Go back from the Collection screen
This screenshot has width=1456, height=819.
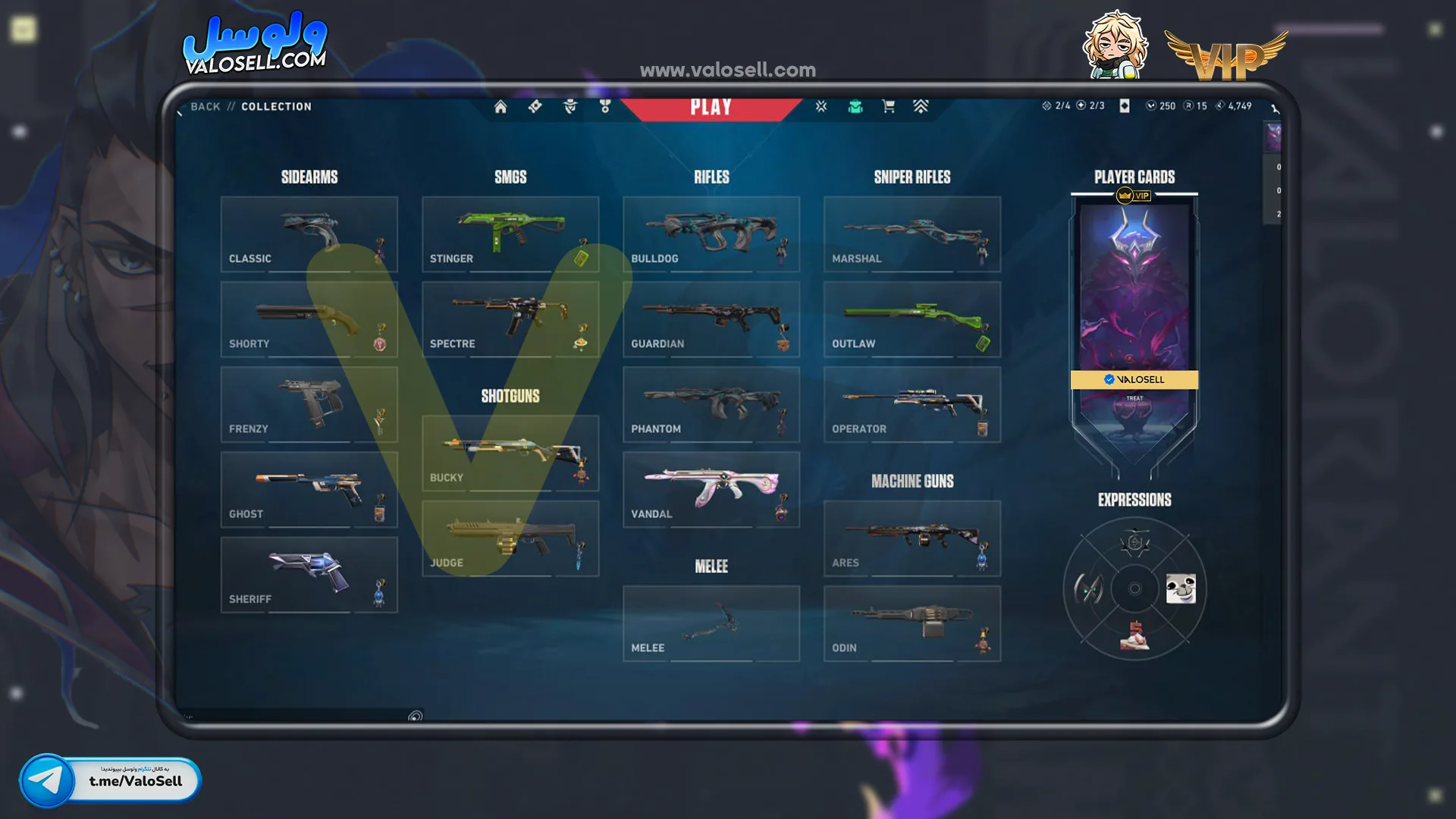(x=205, y=107)
